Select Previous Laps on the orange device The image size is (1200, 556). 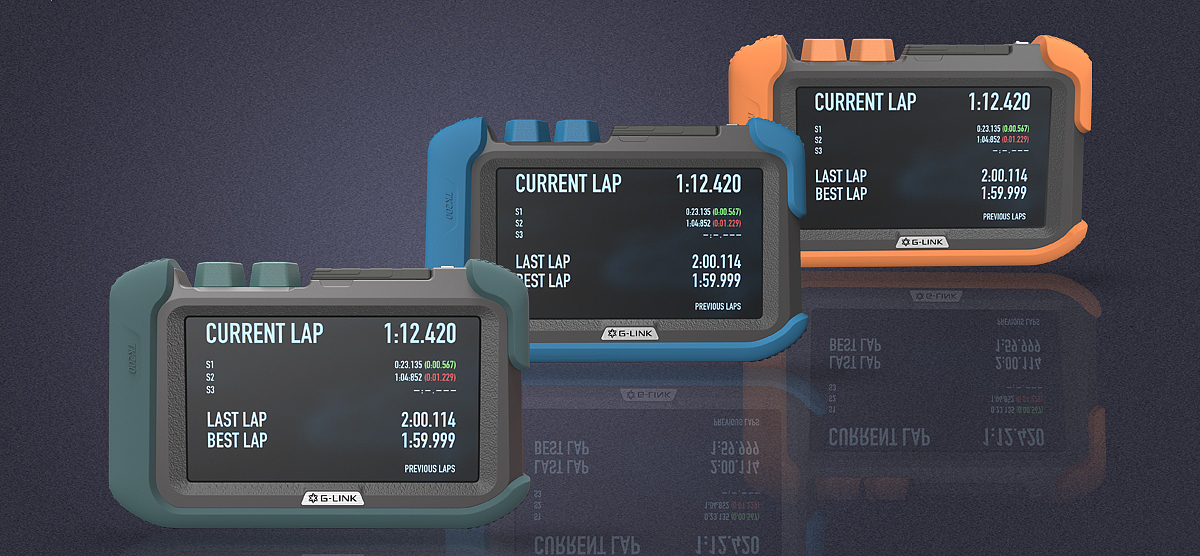[1003, 216]
